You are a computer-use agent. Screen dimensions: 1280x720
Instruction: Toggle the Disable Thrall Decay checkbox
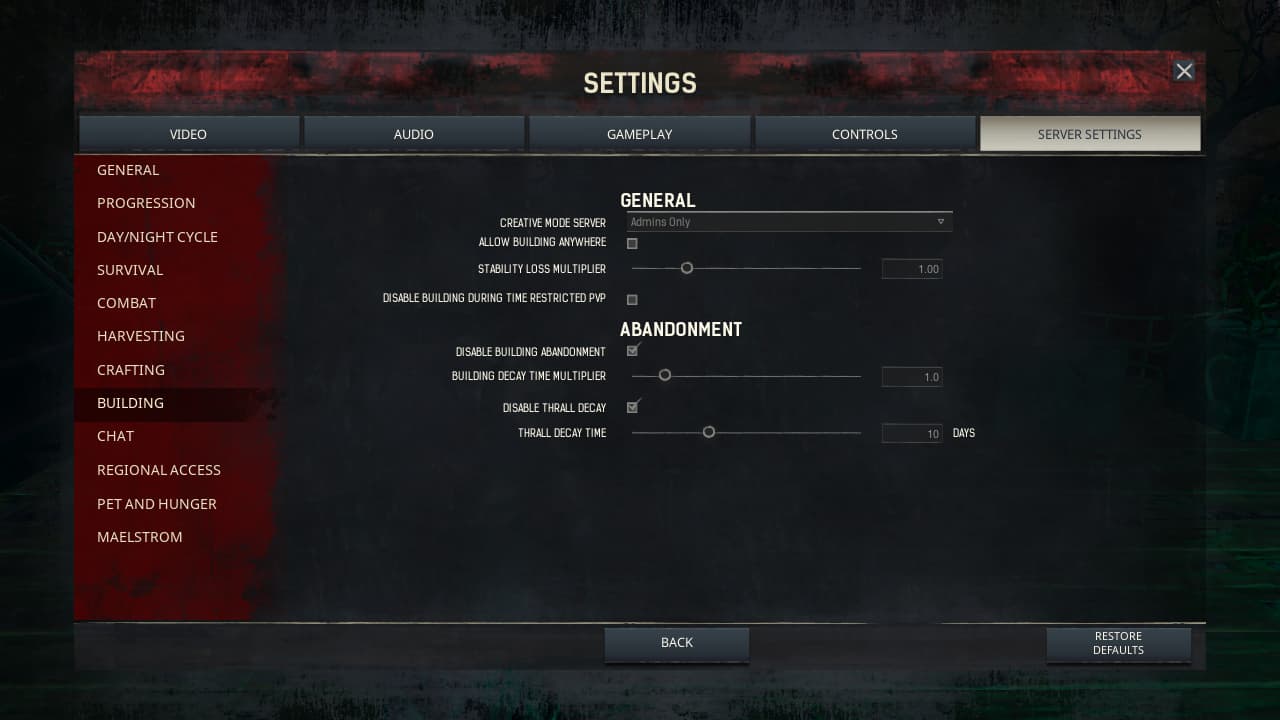point(632,407)
